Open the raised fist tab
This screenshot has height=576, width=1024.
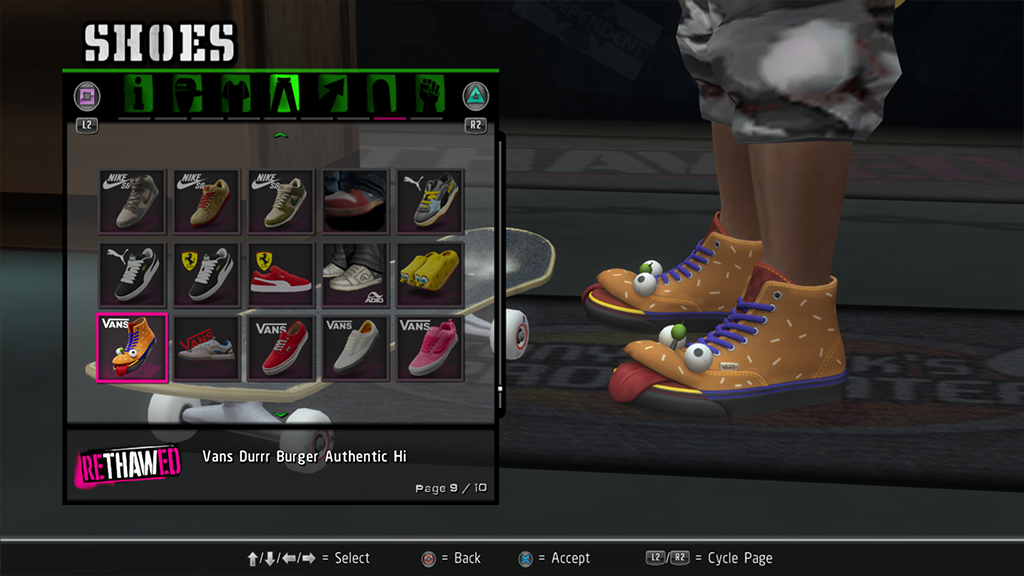coord(427,95)
